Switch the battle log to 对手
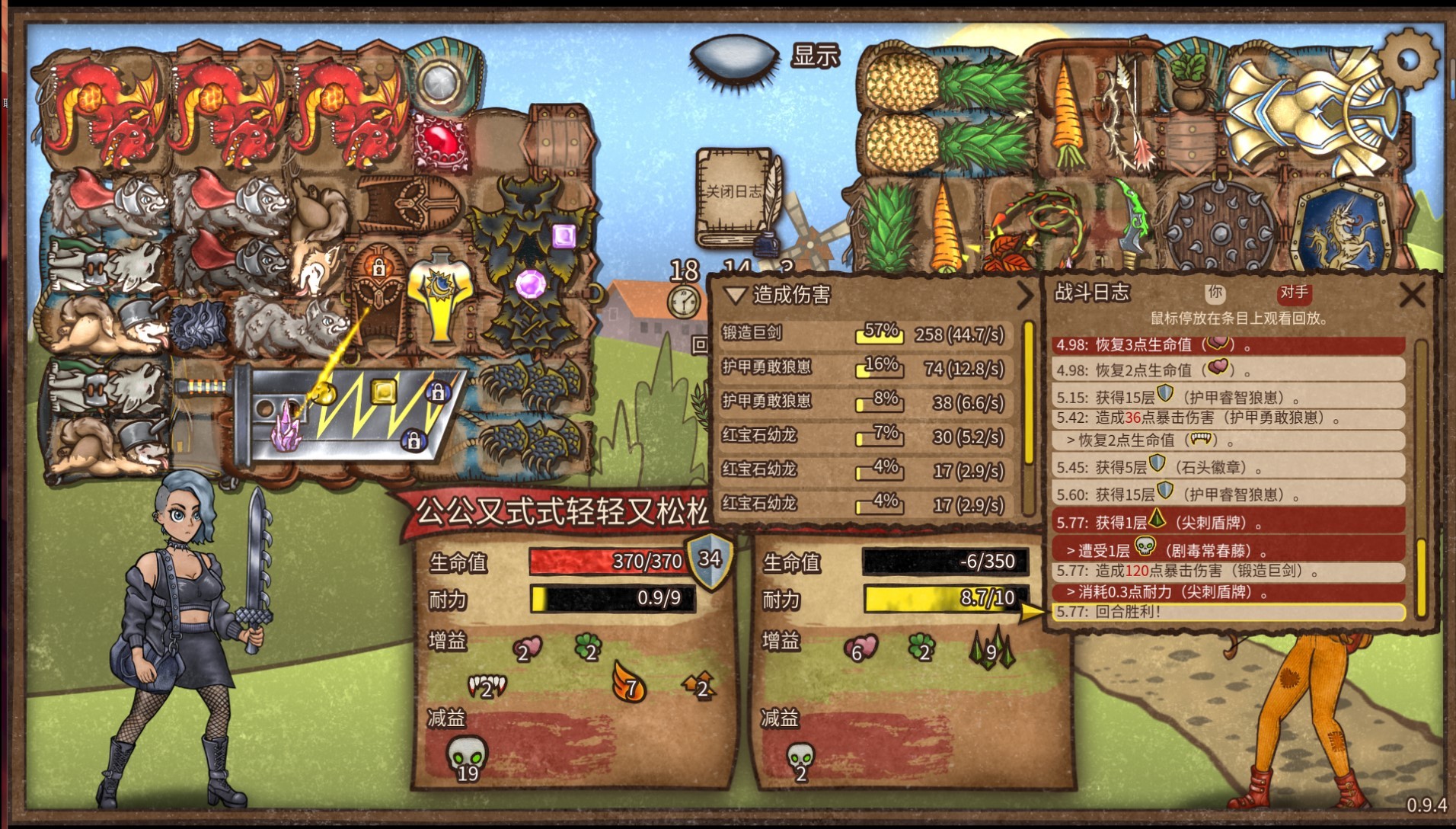1456x829 pixels. point(1294,292)
